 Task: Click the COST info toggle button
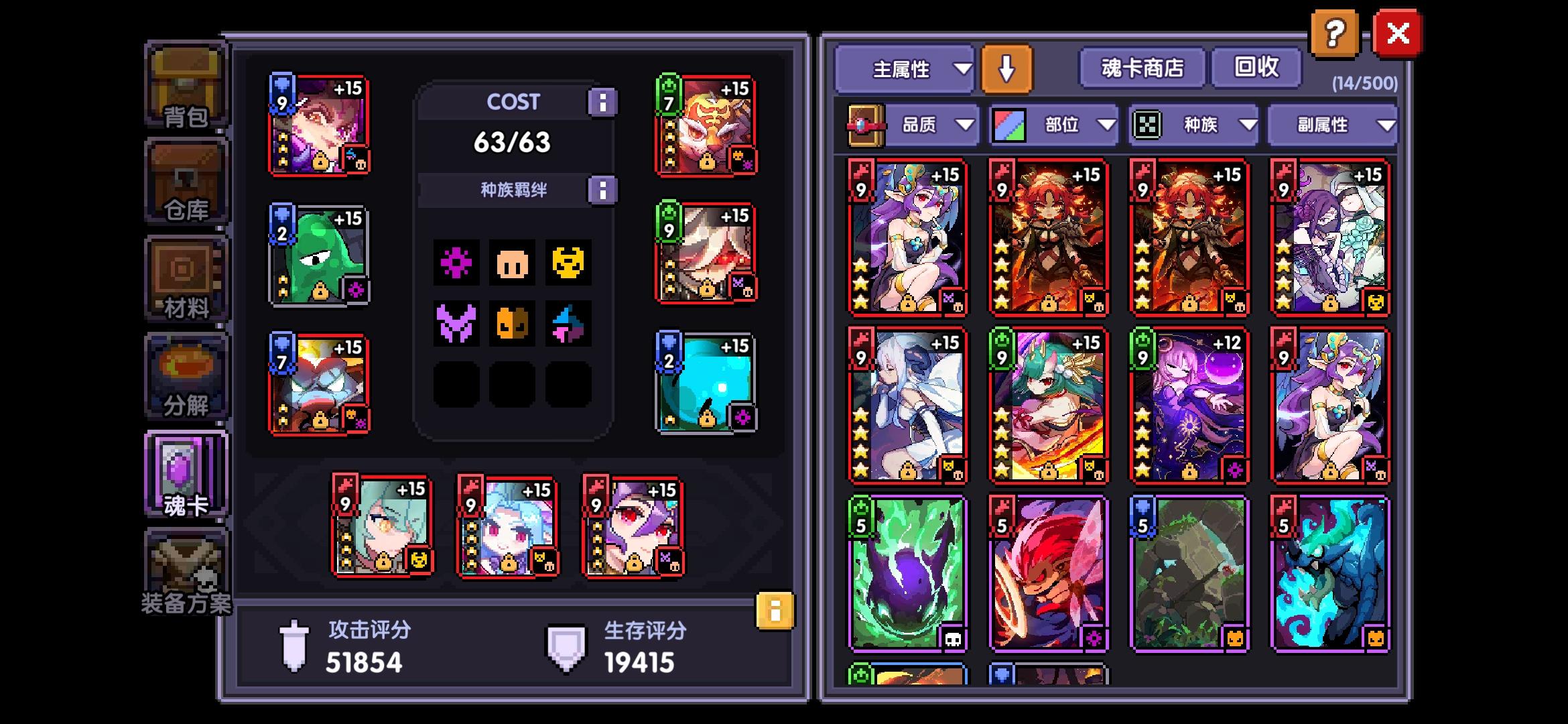click(x=602, y=101)
